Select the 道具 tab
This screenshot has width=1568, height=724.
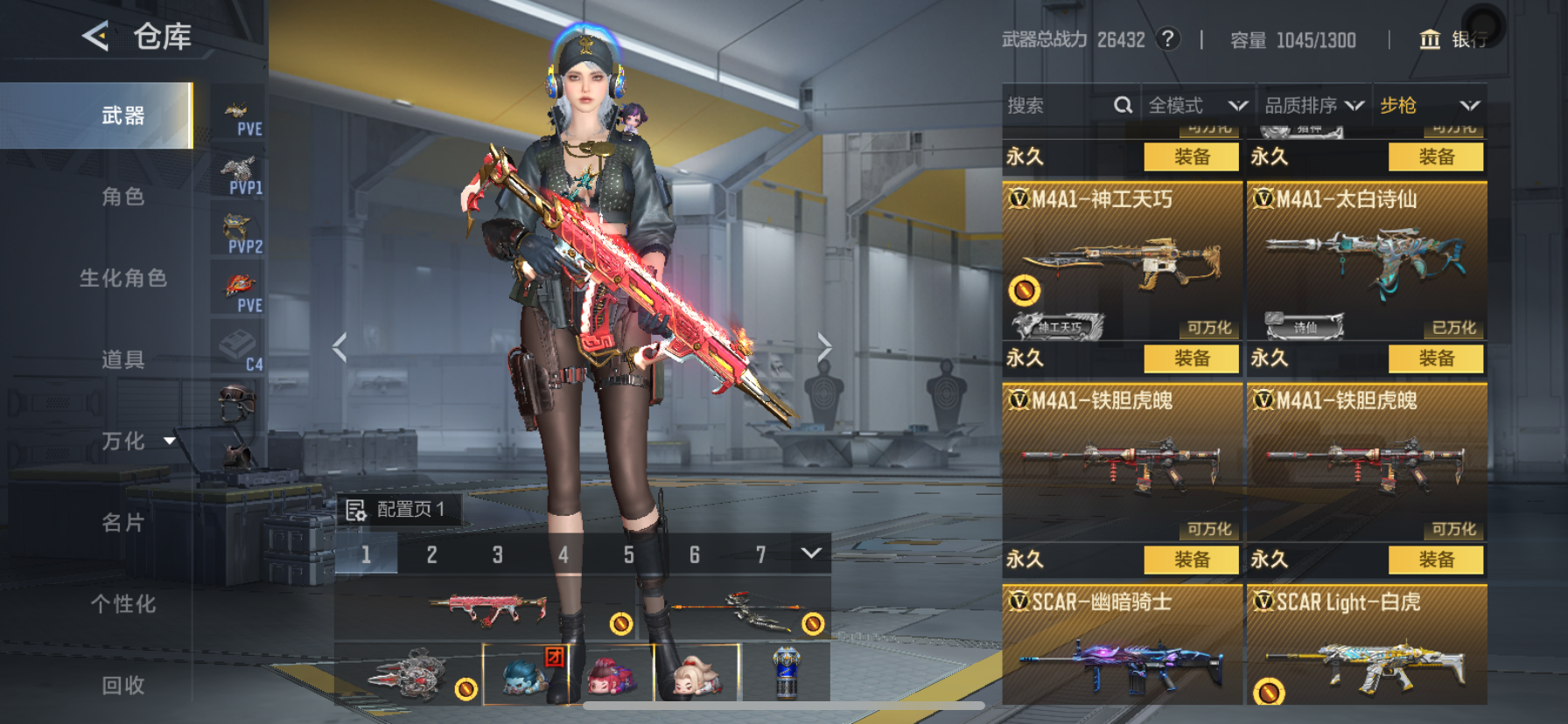(x=123, y=359)
